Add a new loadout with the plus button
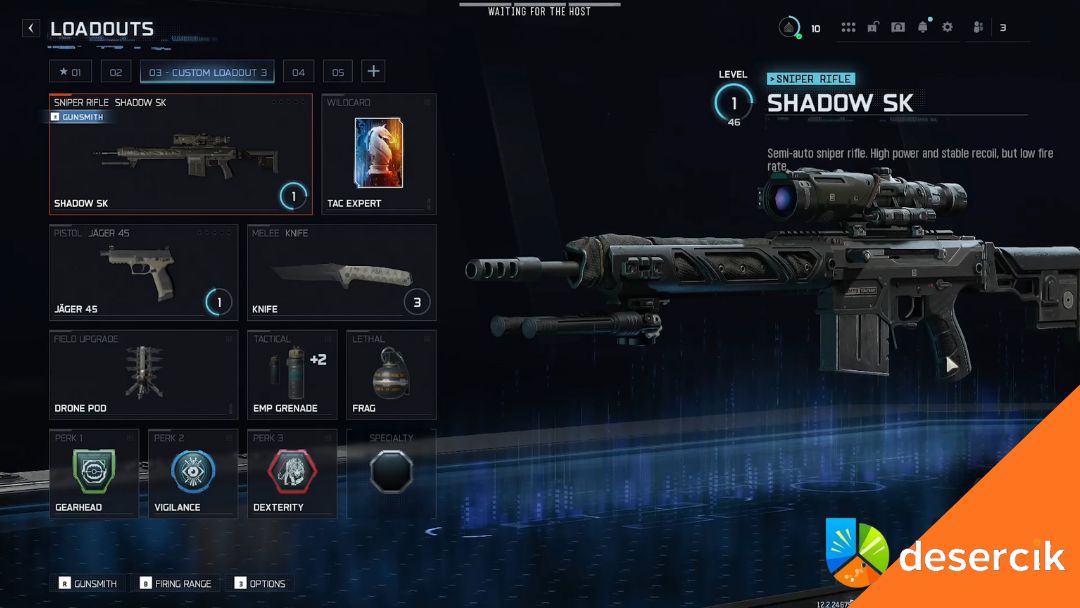The image size is (1080, 608). (x=373, y=71)
